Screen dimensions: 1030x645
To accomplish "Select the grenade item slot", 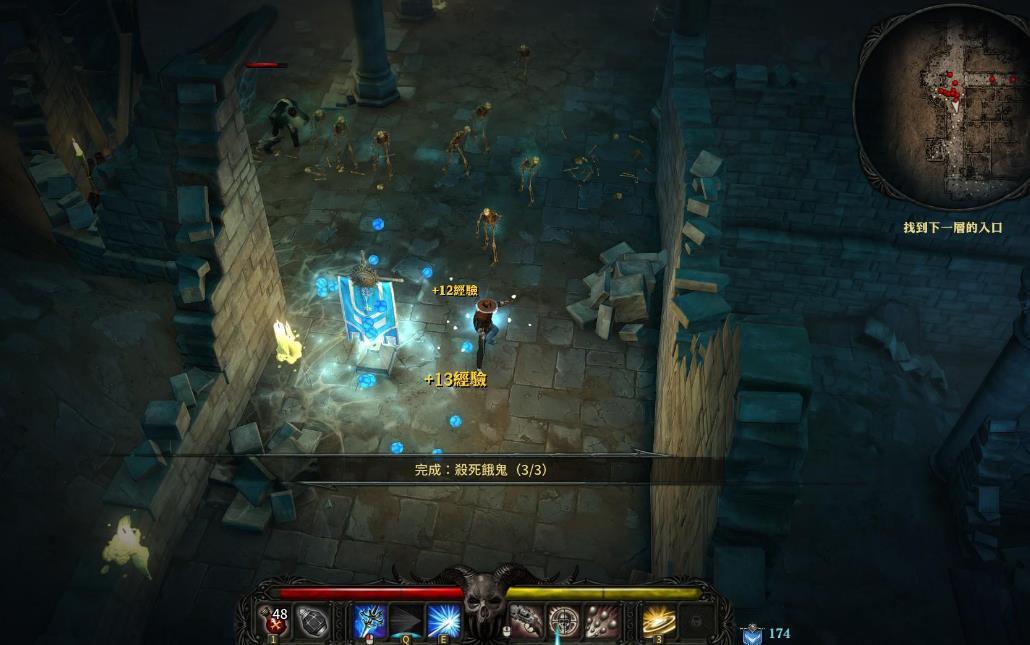I will [x=313, y=622].
